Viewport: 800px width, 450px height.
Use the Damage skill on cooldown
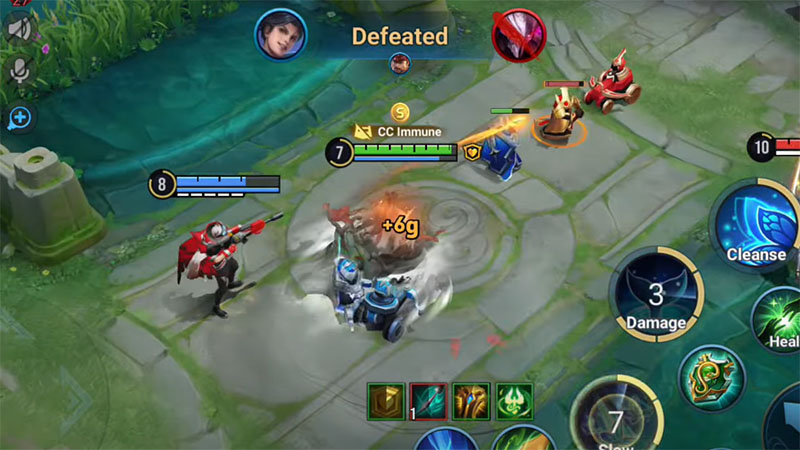656,296
